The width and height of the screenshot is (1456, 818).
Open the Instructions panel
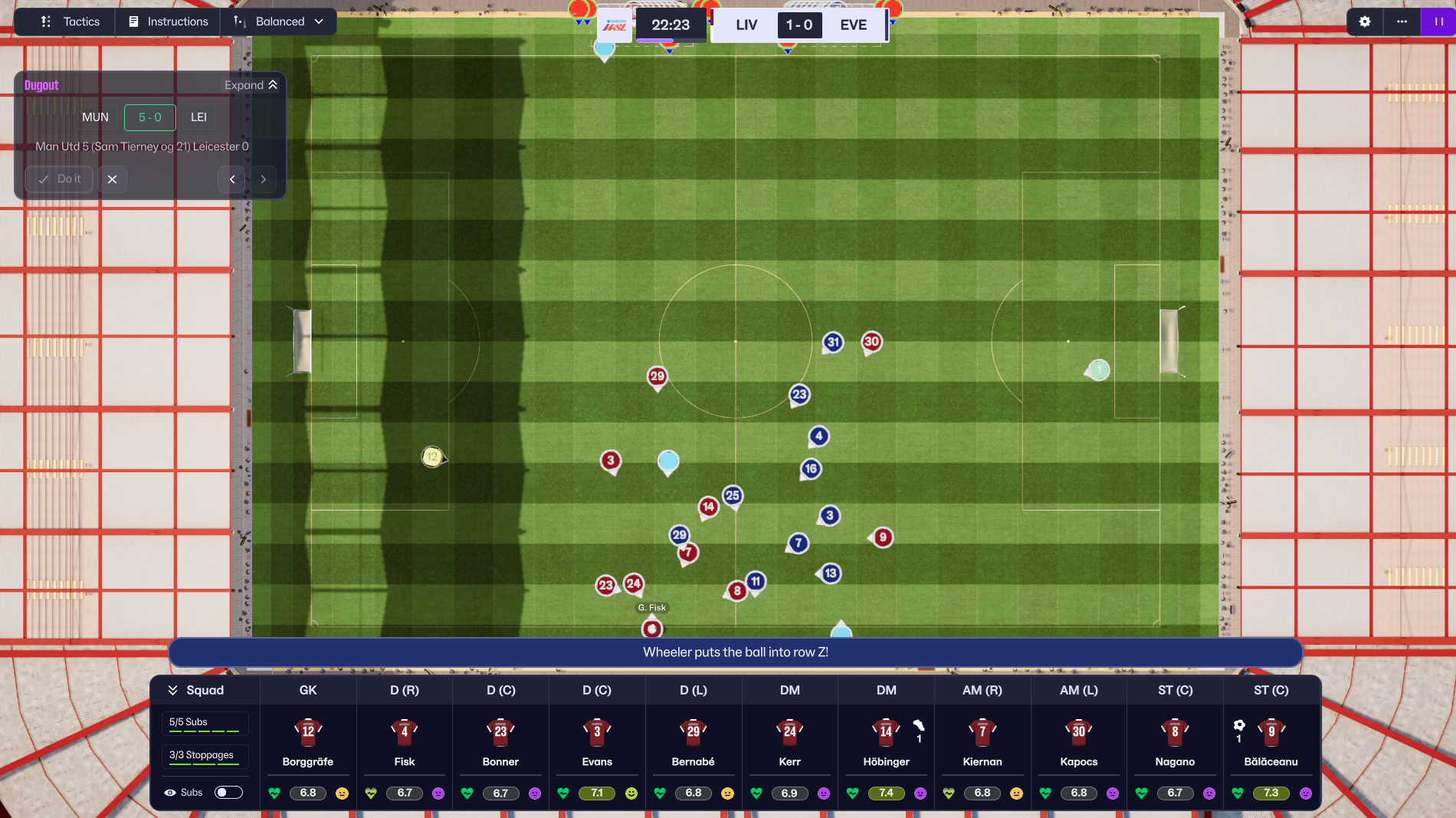tap(169, 21)
